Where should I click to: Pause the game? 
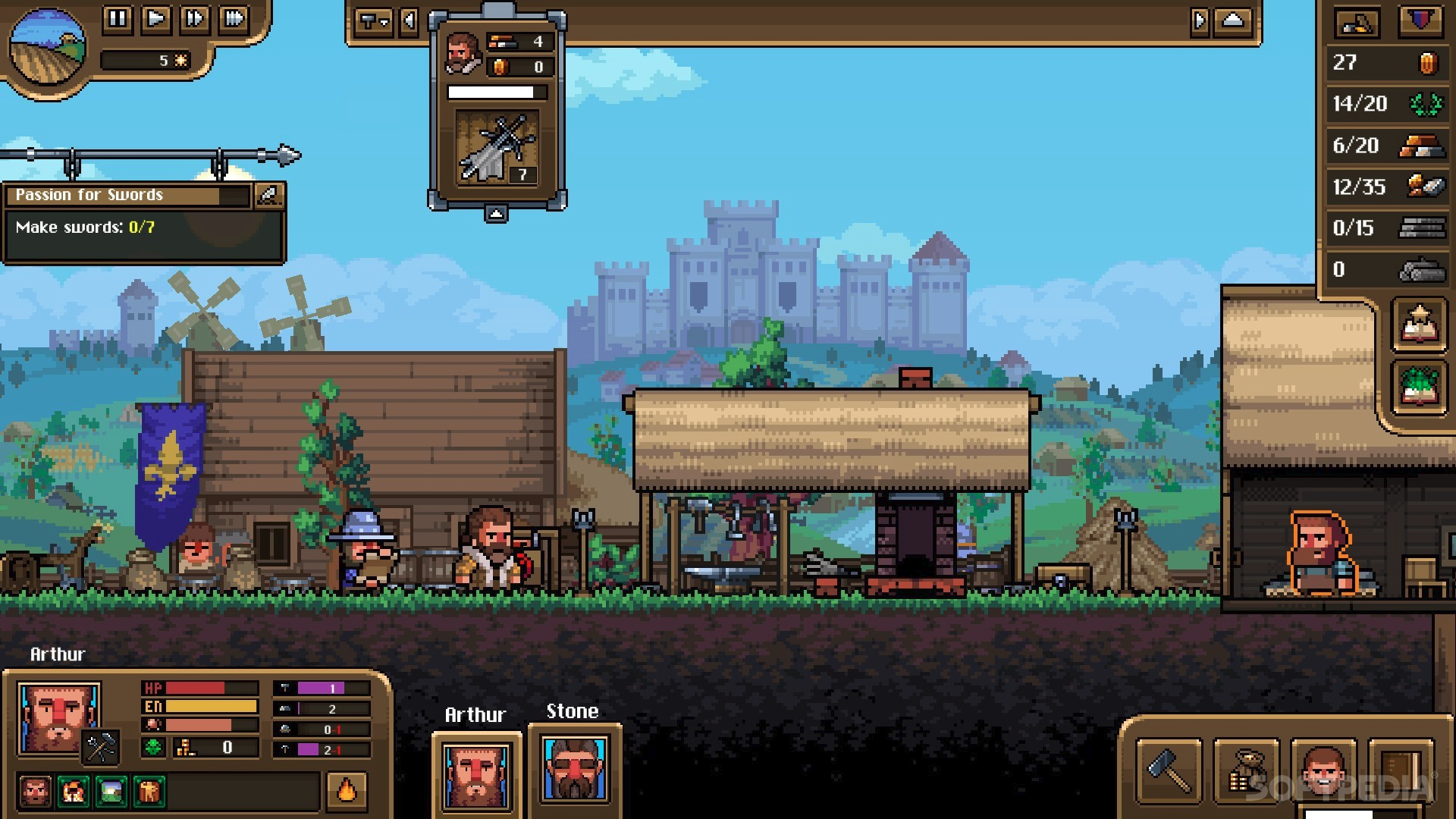(118, 18)
